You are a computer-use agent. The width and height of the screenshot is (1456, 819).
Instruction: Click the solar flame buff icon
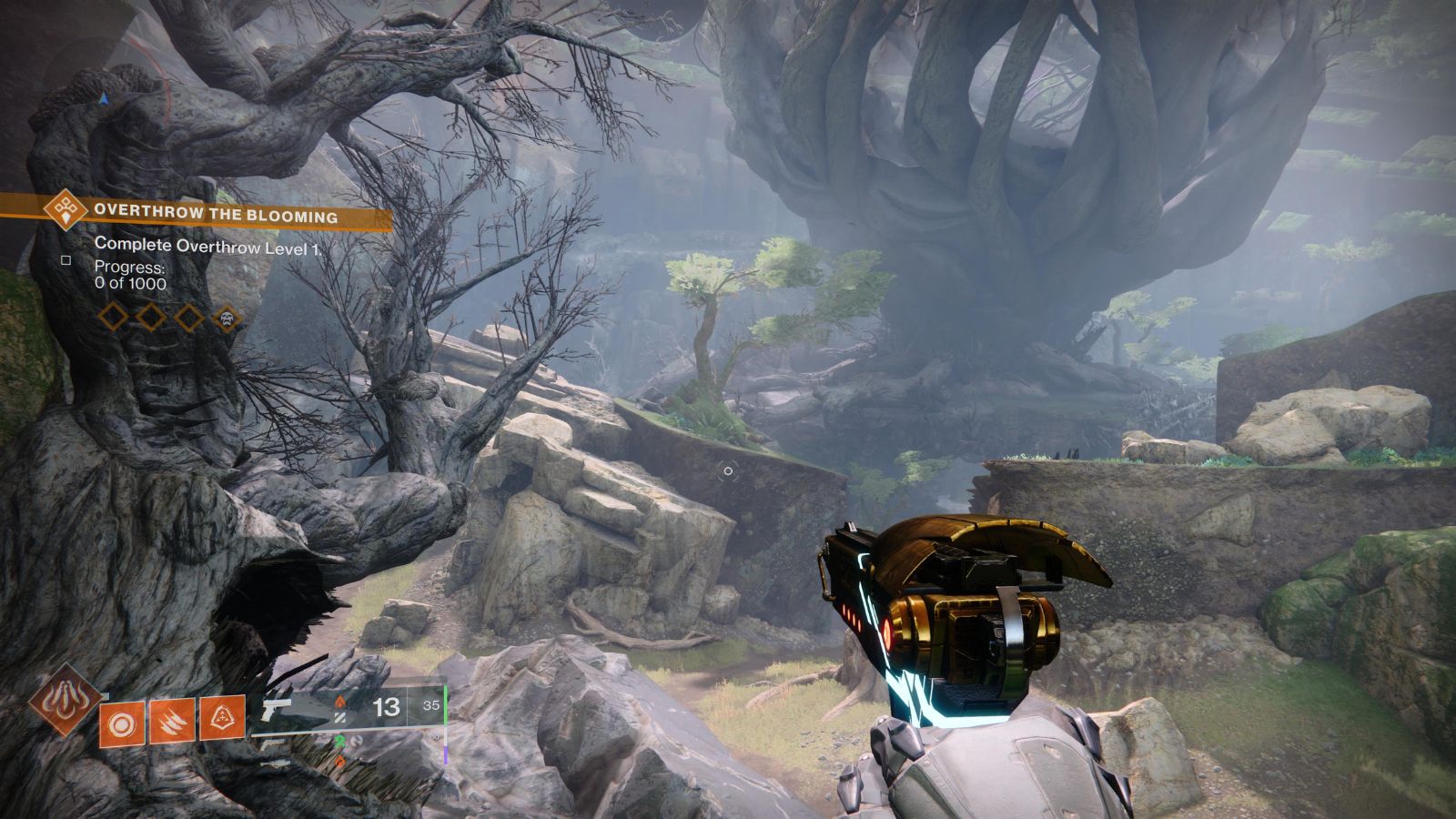(339, 702)
